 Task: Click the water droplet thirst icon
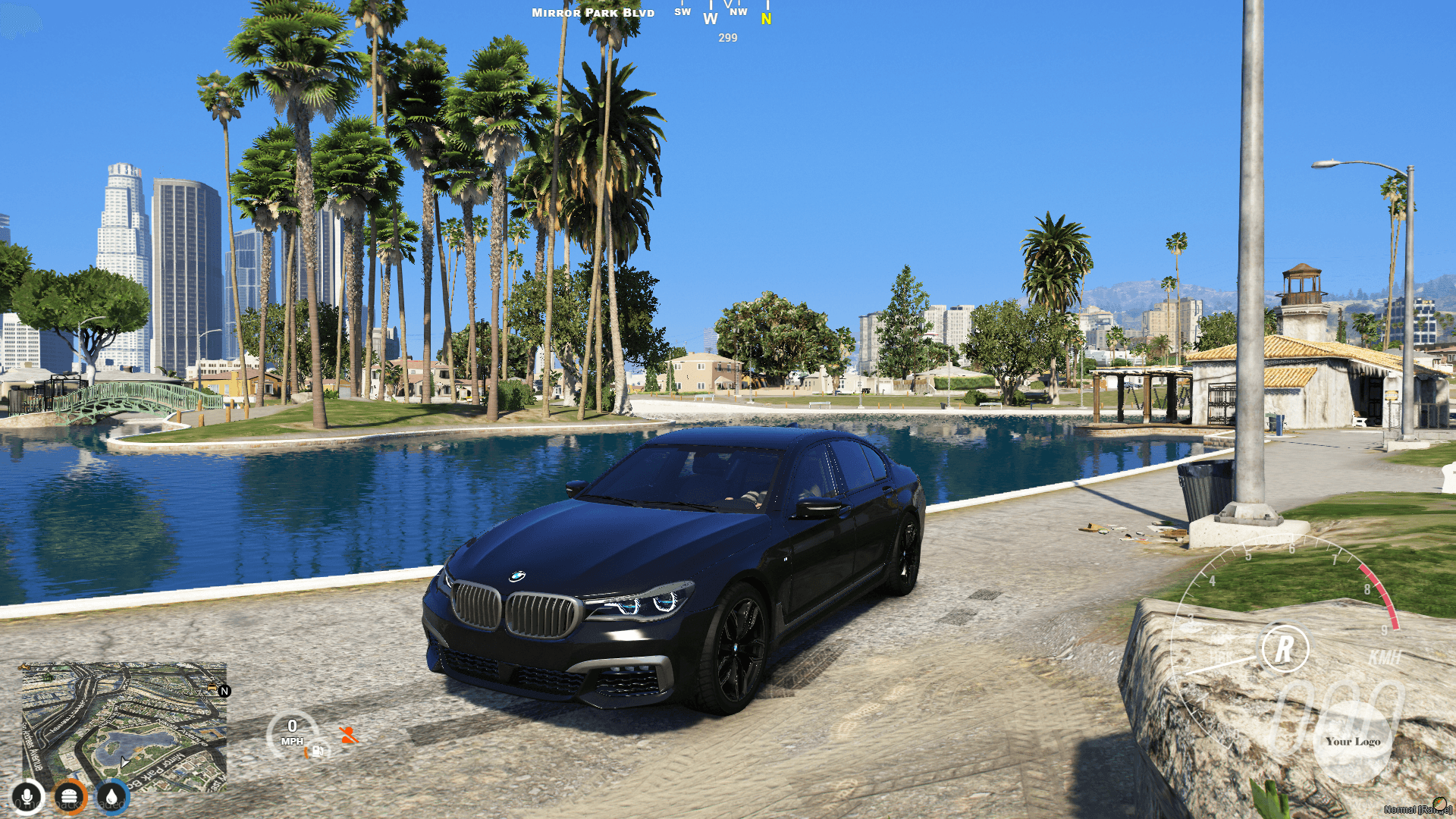tap(112, 797)
